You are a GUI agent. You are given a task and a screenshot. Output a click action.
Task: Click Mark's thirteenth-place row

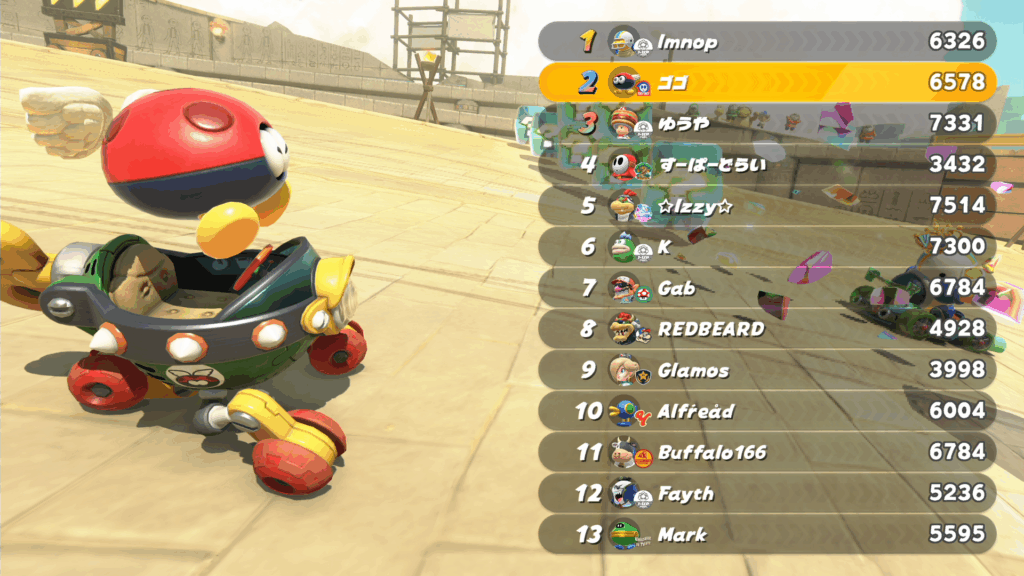(x=767, y=534)
